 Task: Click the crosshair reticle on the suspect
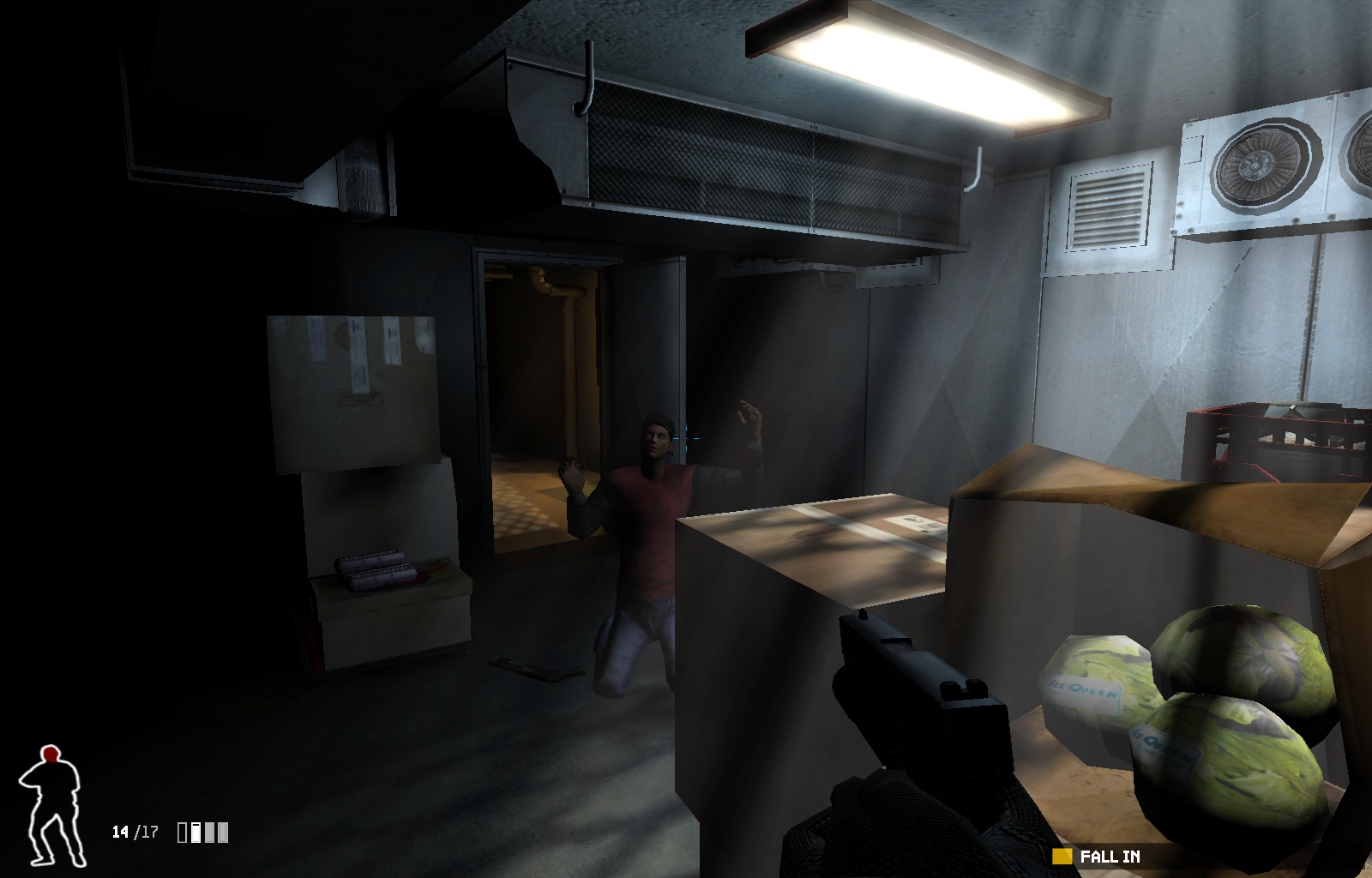click(x=687, y=438)
